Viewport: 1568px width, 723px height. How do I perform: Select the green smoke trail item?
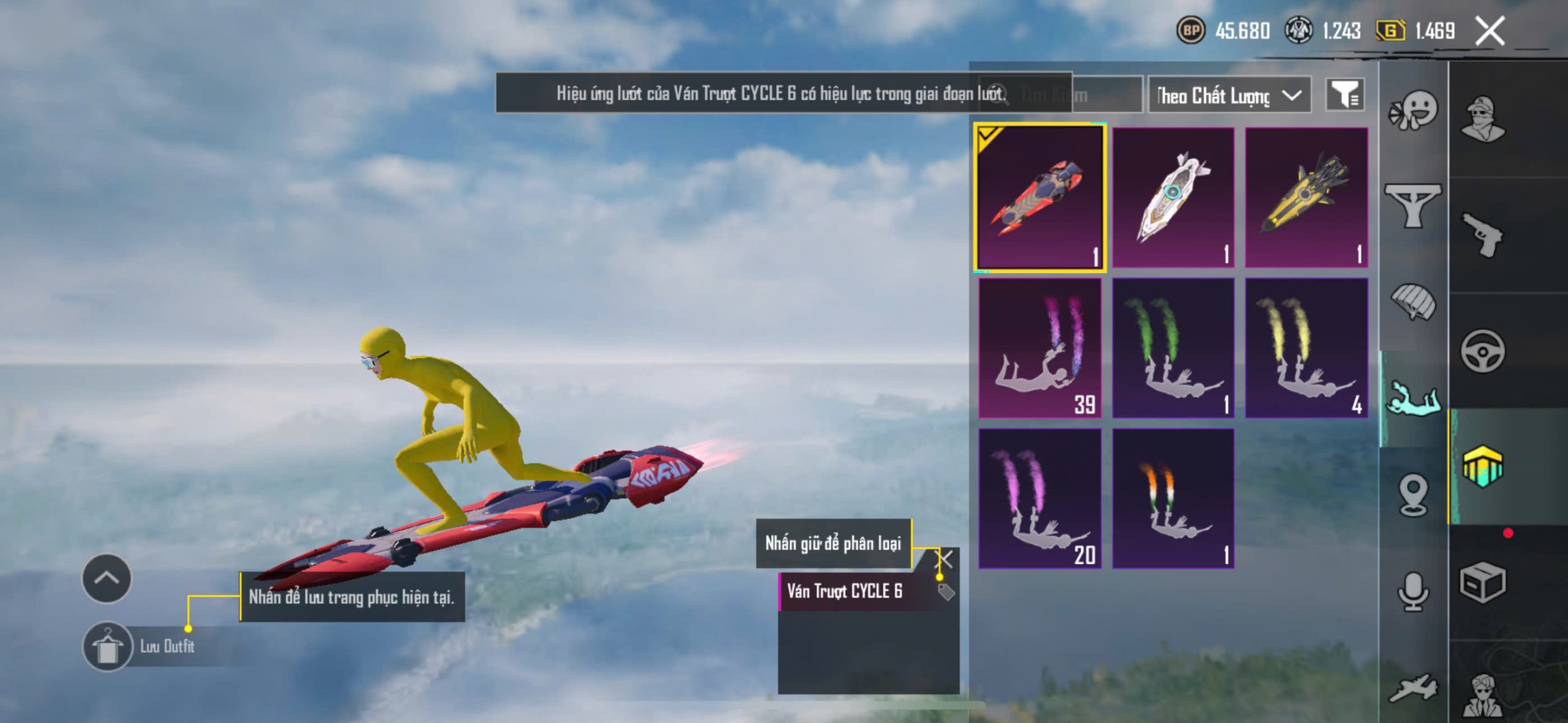tap(1172, 348)
